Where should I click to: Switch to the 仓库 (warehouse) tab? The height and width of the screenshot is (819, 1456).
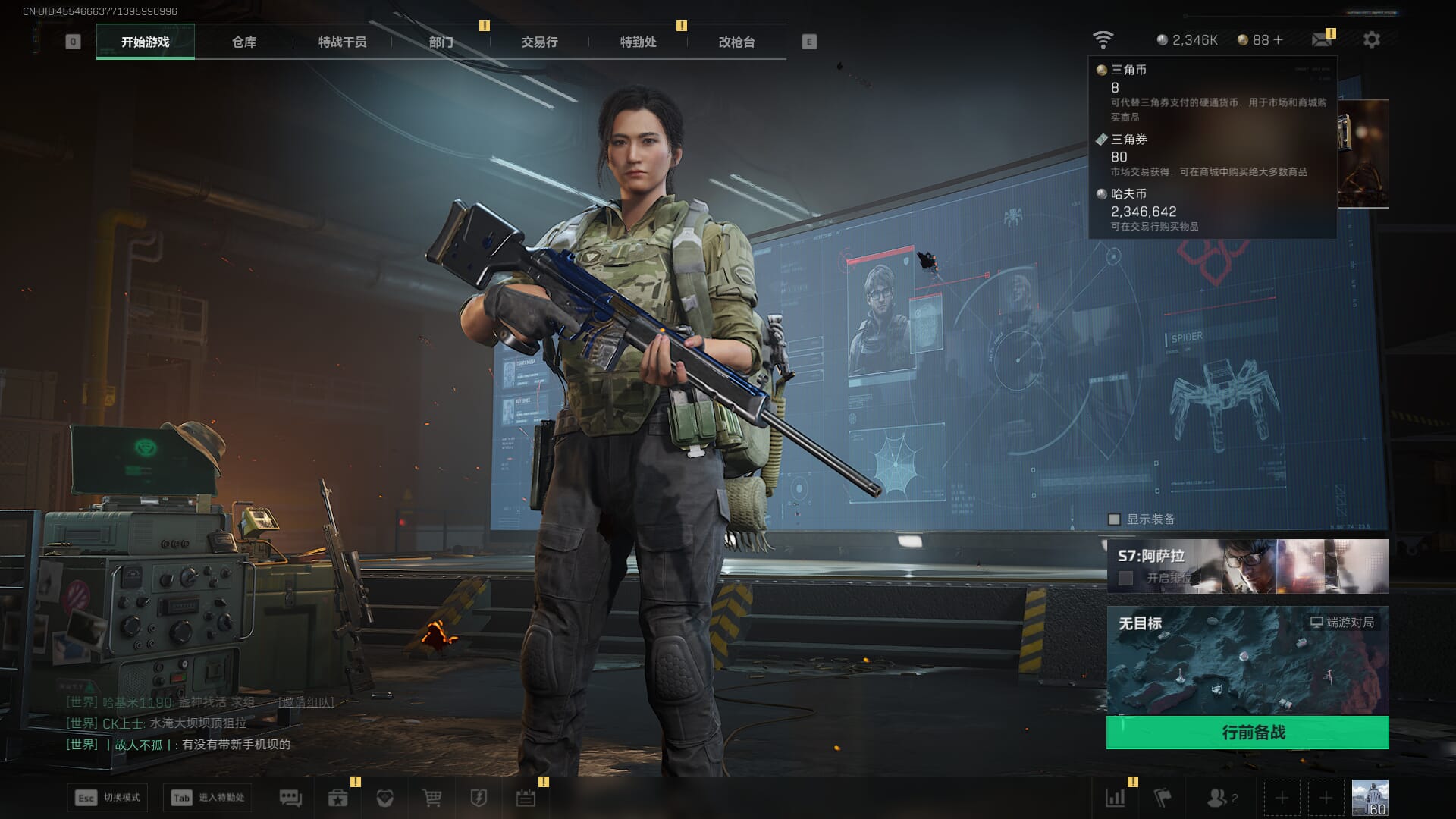(243, 42)
